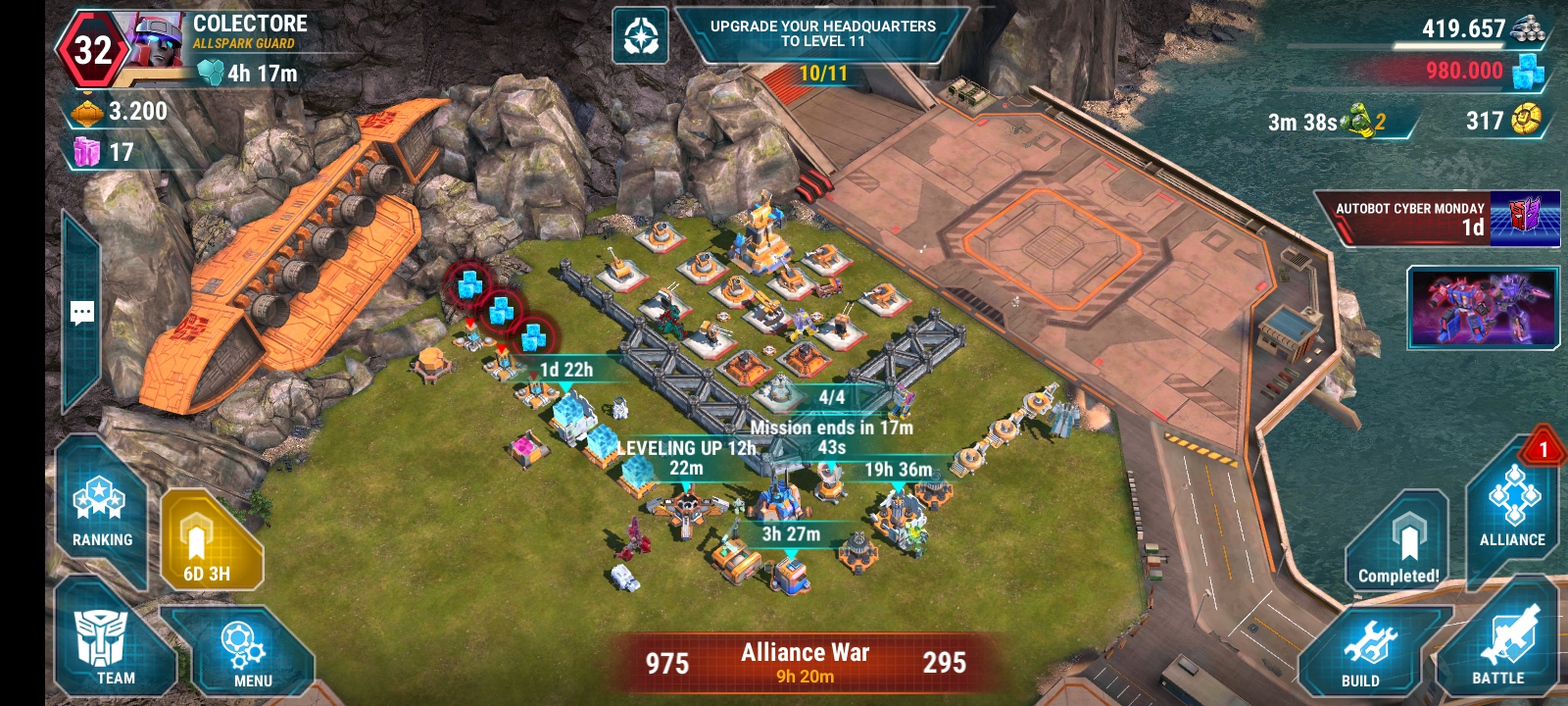Image resolution: width=1568 pixels, height=706 pixels.
Task: Tap the gold coin currency icon
Action: point(1526,121)
